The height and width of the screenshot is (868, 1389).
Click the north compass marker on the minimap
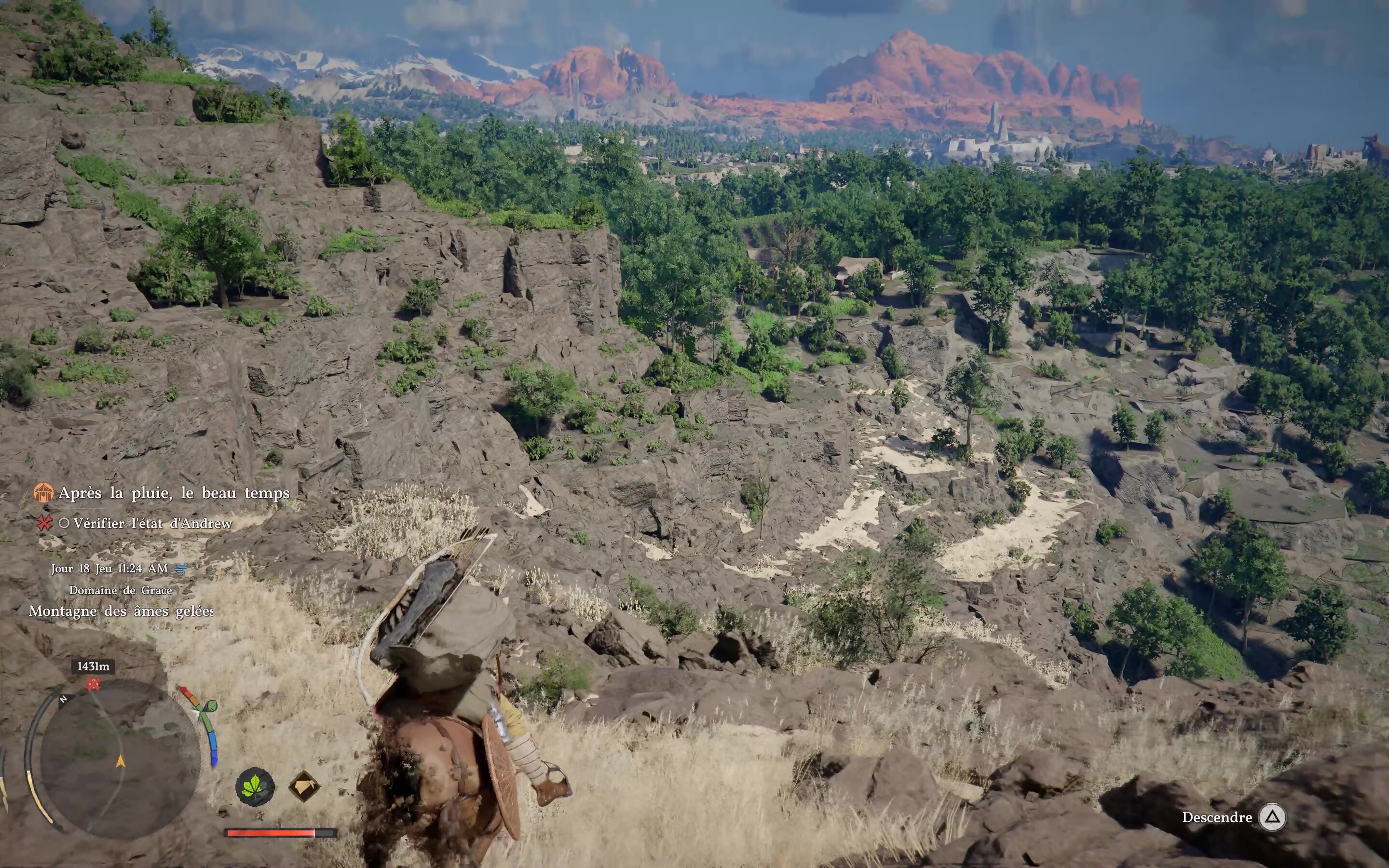pyautogui.click(x=64, y=699)
